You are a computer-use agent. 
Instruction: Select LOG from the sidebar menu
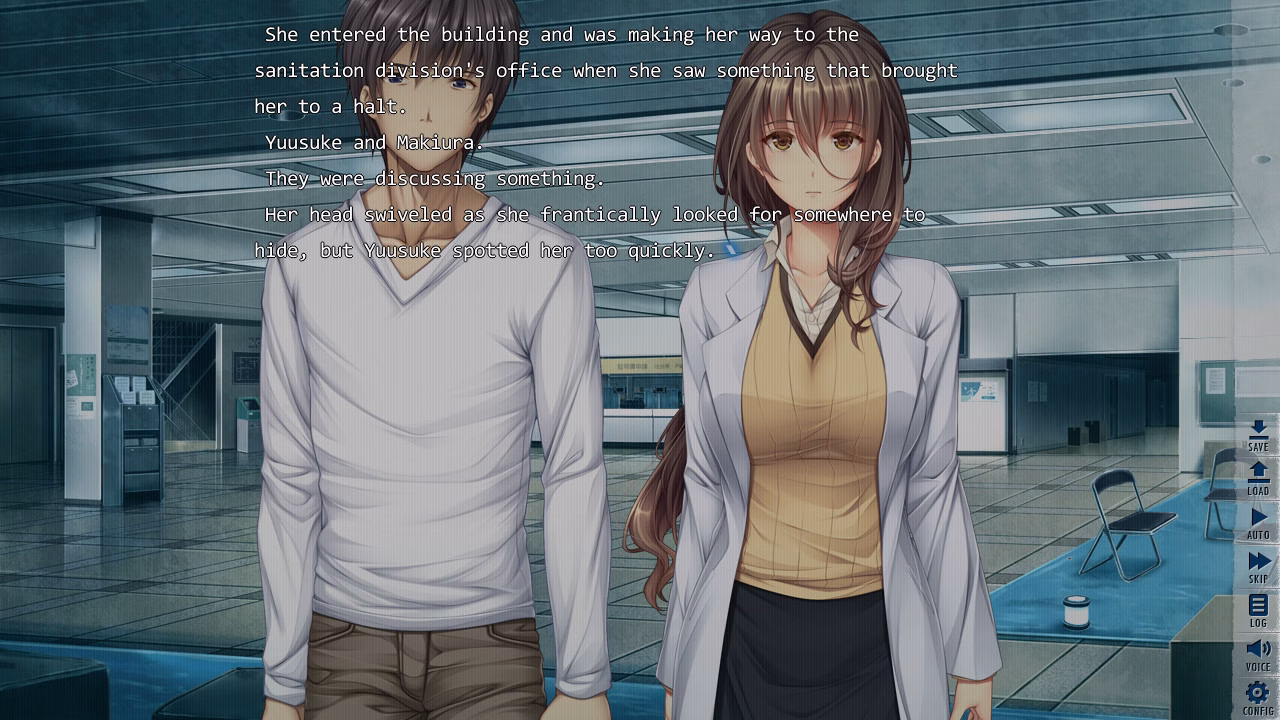pos(1258,610)
